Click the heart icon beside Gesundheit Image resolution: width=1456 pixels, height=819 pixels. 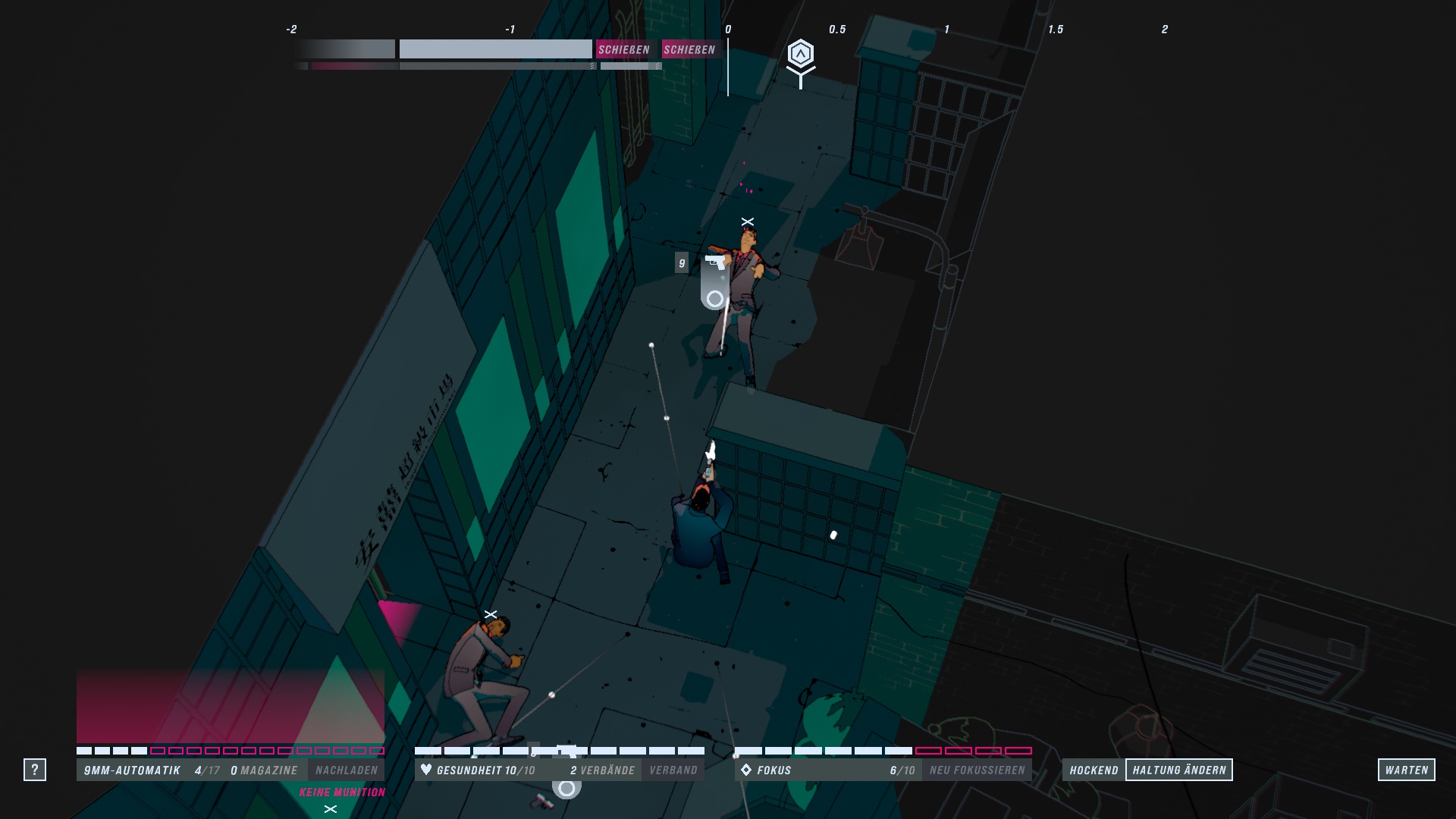click(x=427, y=769)
